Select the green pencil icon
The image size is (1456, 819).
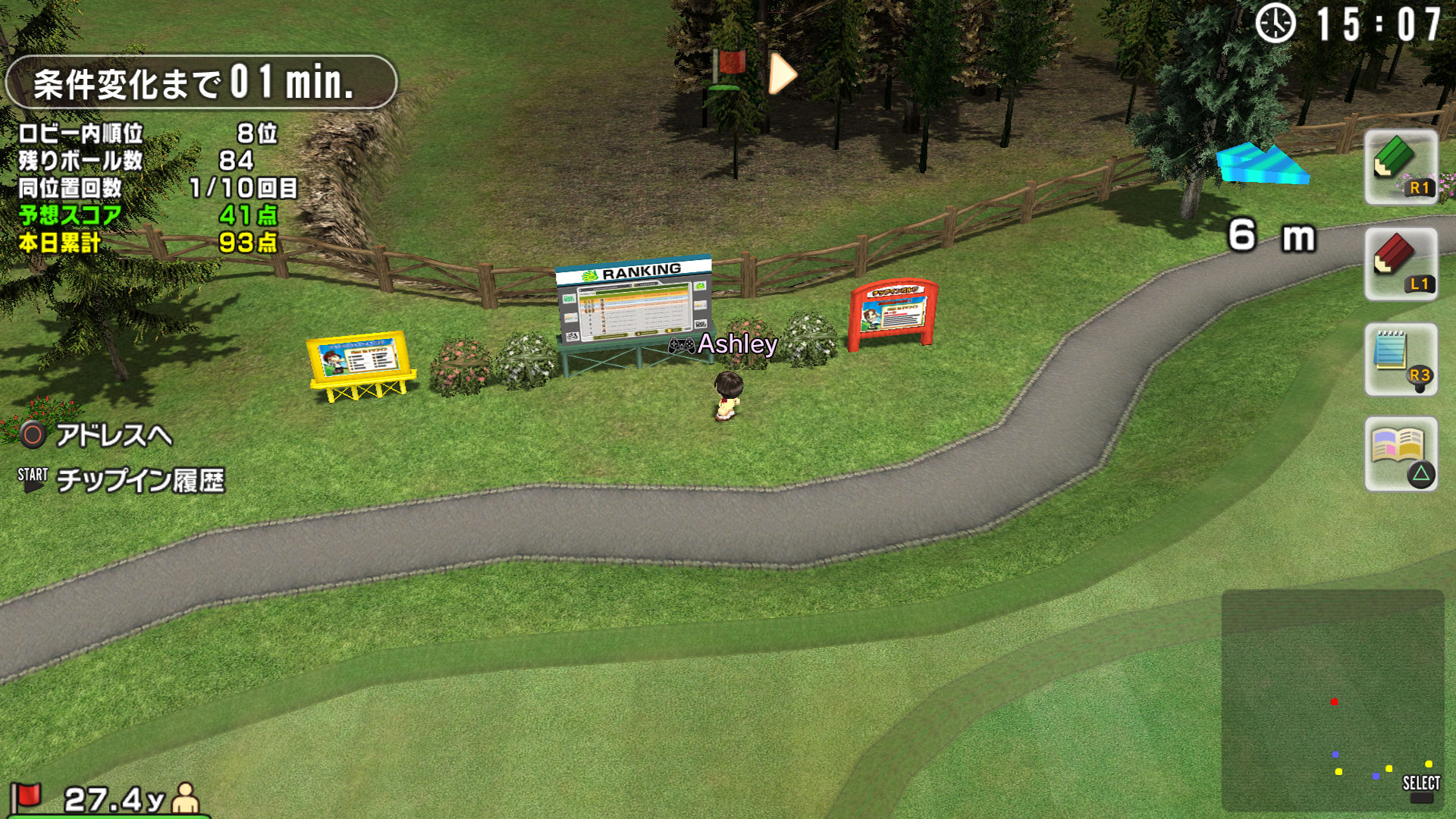[x=1400, y=167]
